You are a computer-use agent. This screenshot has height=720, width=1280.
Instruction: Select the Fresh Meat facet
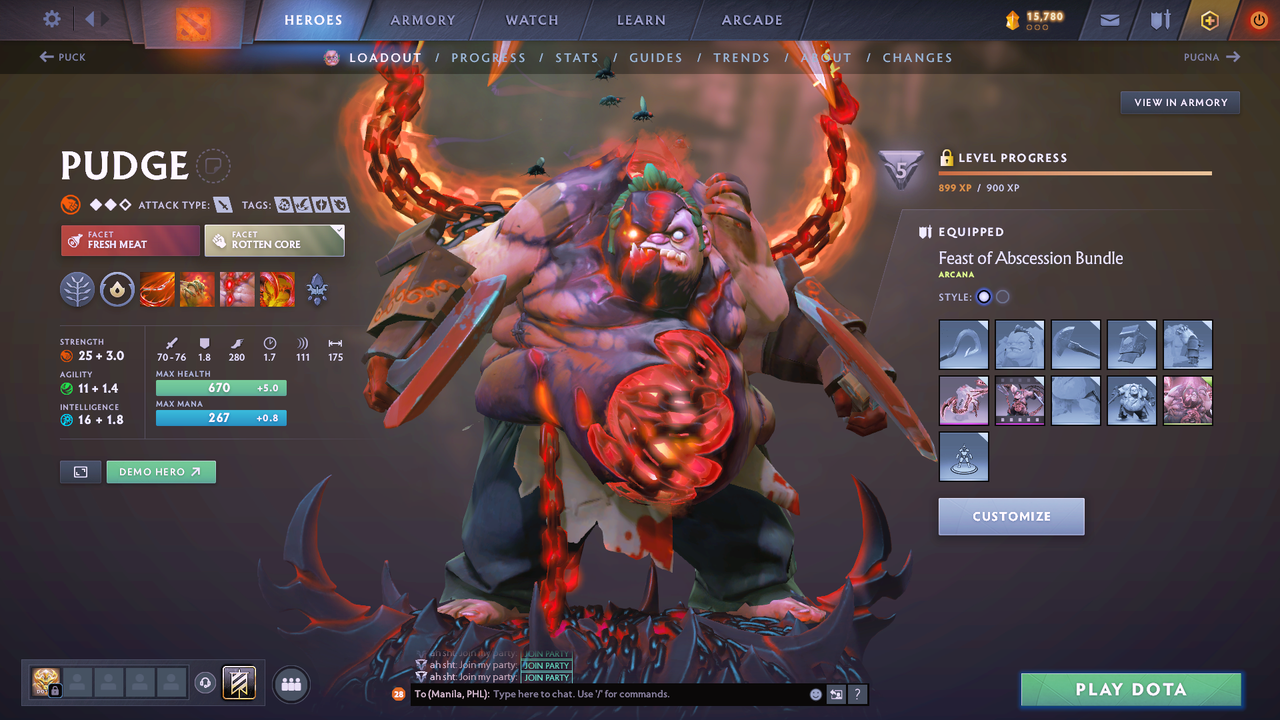point(130,240)
